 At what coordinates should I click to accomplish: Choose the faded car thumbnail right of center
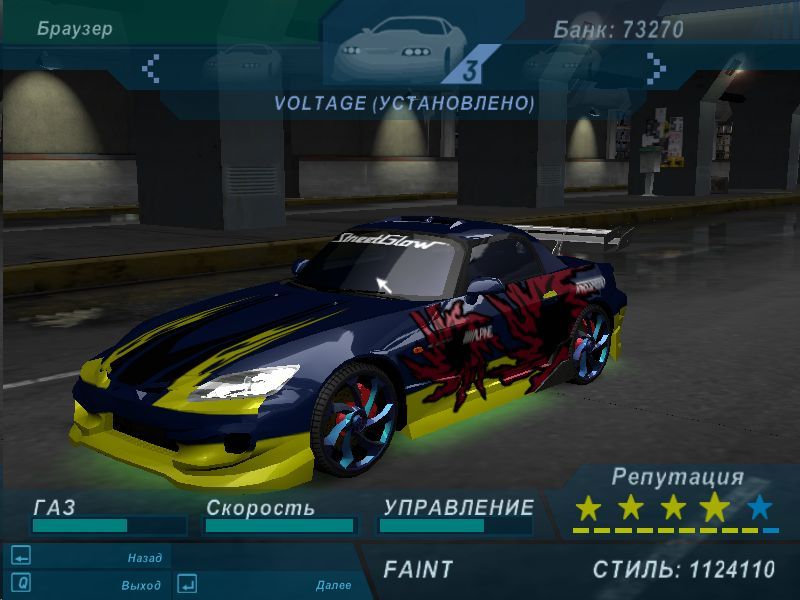pos(560,63)
